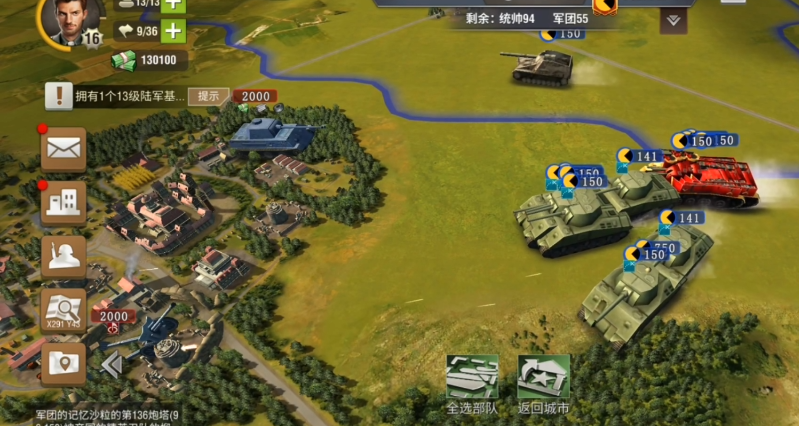The image size is (799, 426).
Task: Add more movement orders with the 9/36 plus button
Action: pyautogui.click(x=173, y=30)
